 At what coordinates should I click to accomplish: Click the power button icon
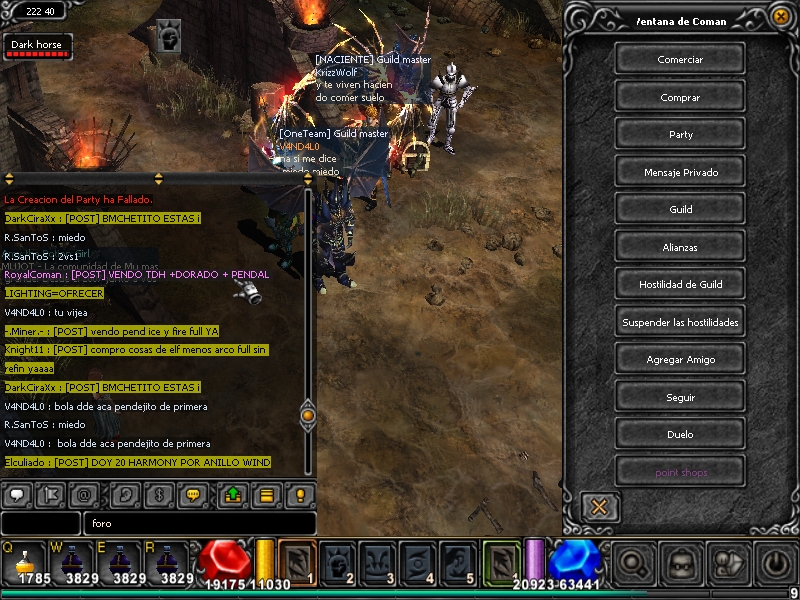tap(777, 564)
